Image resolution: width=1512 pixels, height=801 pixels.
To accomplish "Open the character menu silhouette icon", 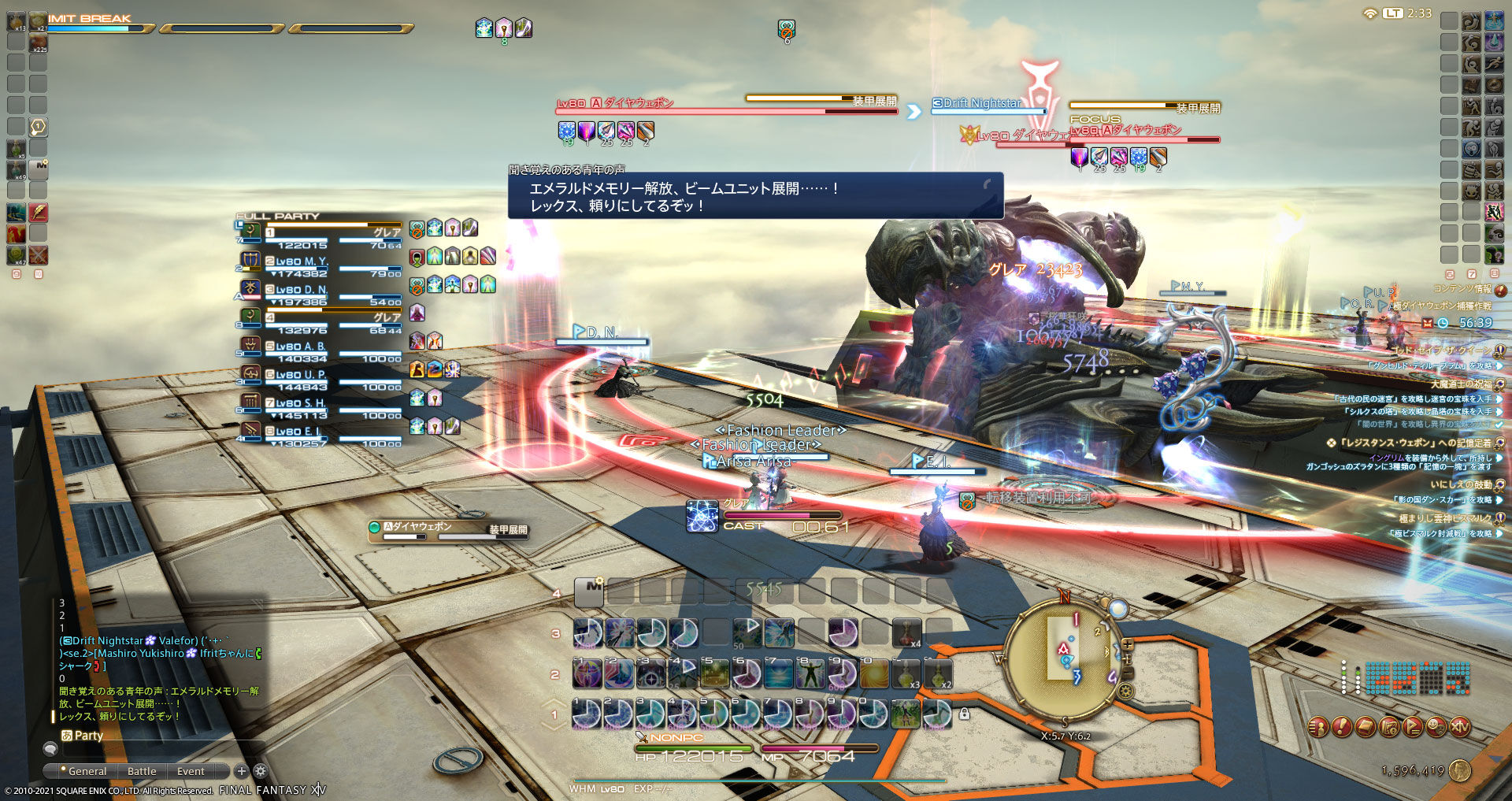I will tap(1317, 729).
